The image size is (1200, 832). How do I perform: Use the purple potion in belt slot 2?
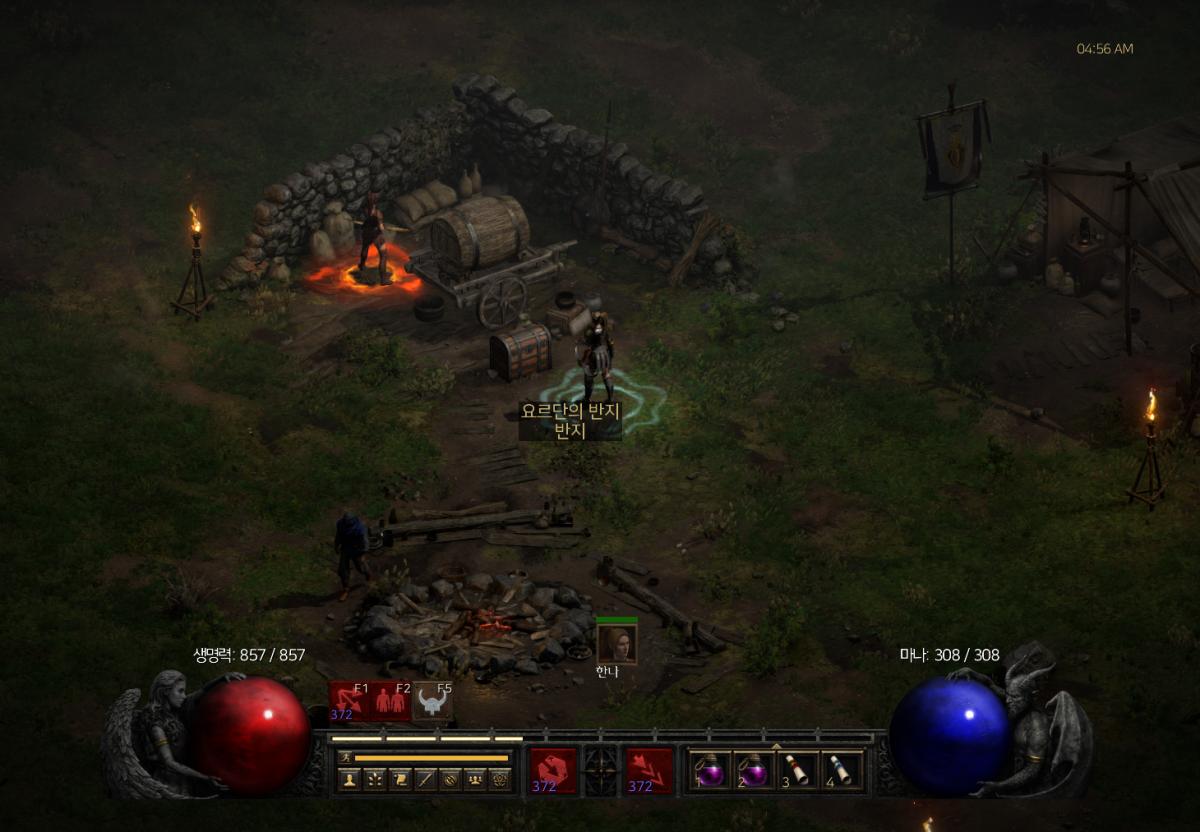pyautogui.click(x=754, y=771)
